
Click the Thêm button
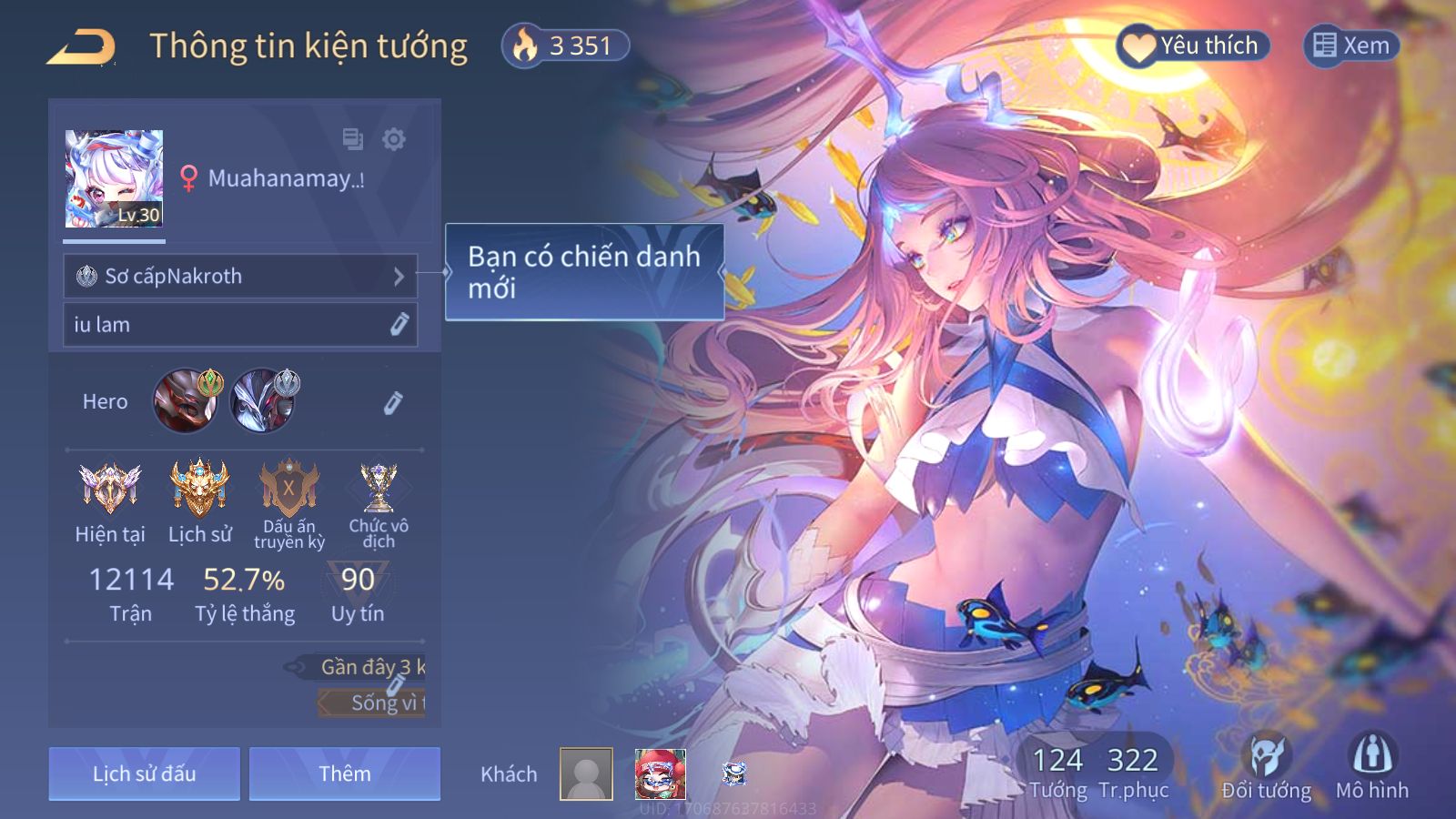(x=345, y=774)
